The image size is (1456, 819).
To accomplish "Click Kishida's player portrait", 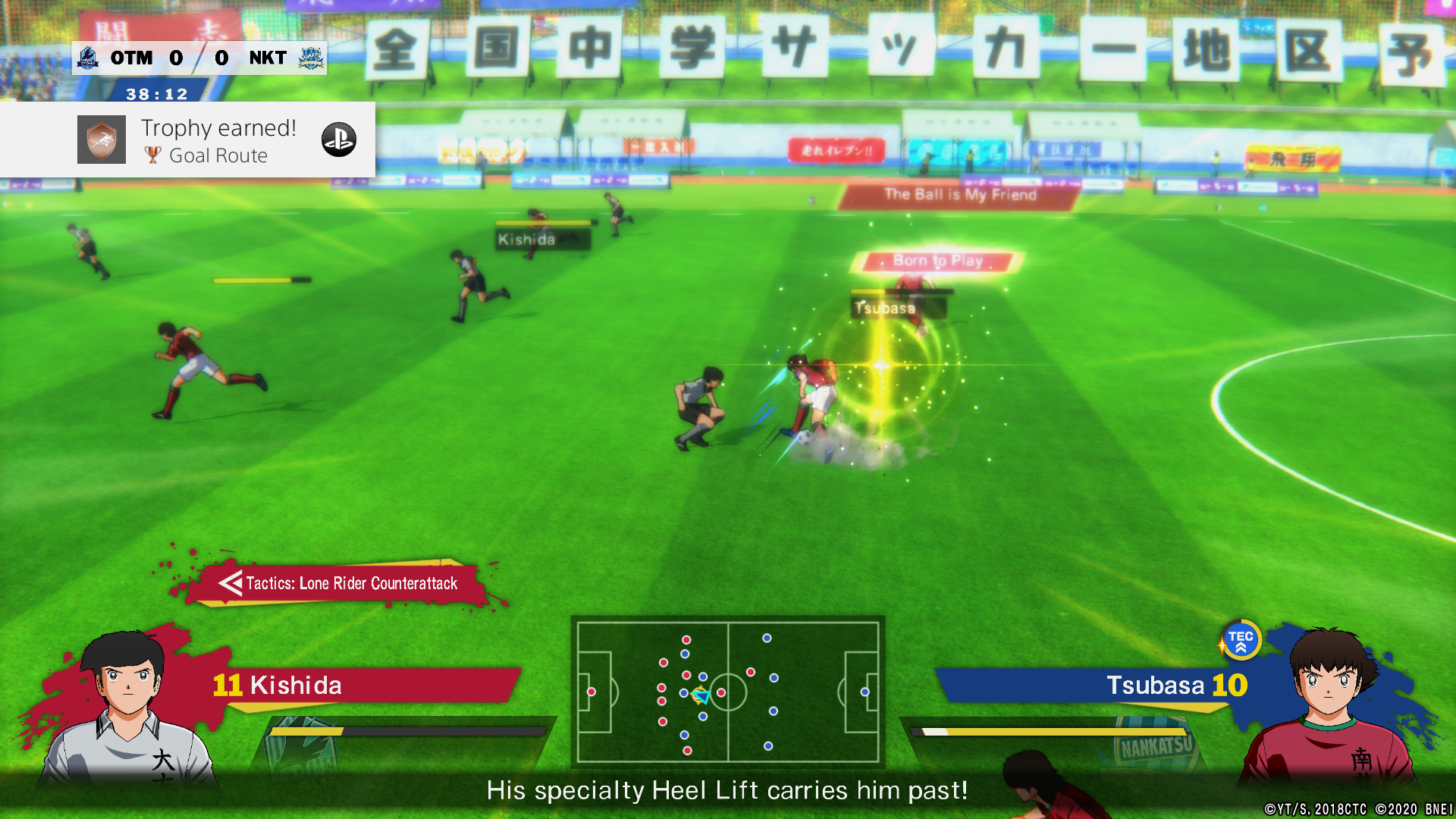I will coord(127,709).
